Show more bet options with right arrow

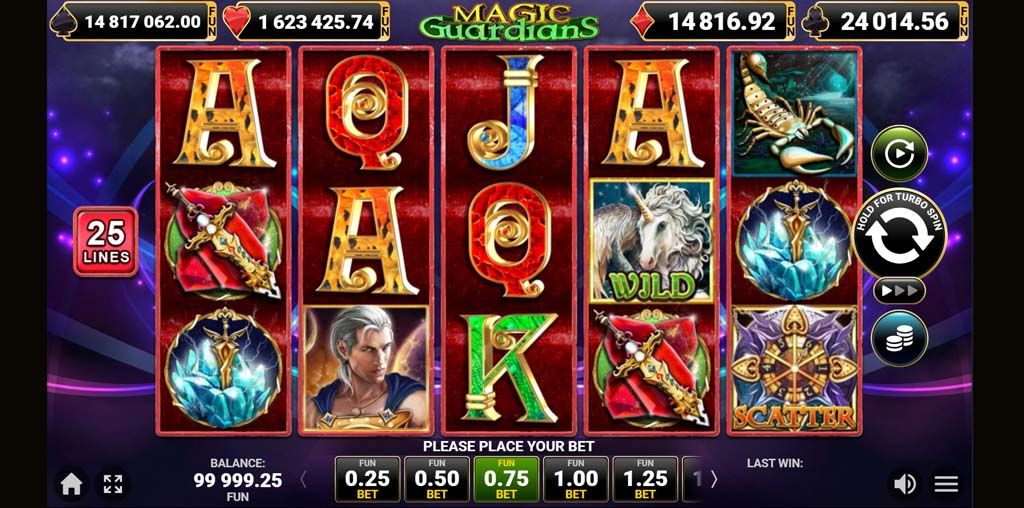(x=714, y=480)
